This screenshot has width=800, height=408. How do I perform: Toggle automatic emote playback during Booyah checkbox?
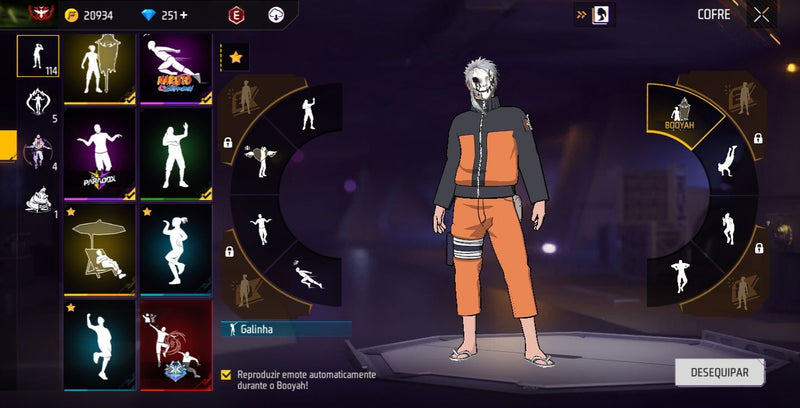tap(226, 374)
